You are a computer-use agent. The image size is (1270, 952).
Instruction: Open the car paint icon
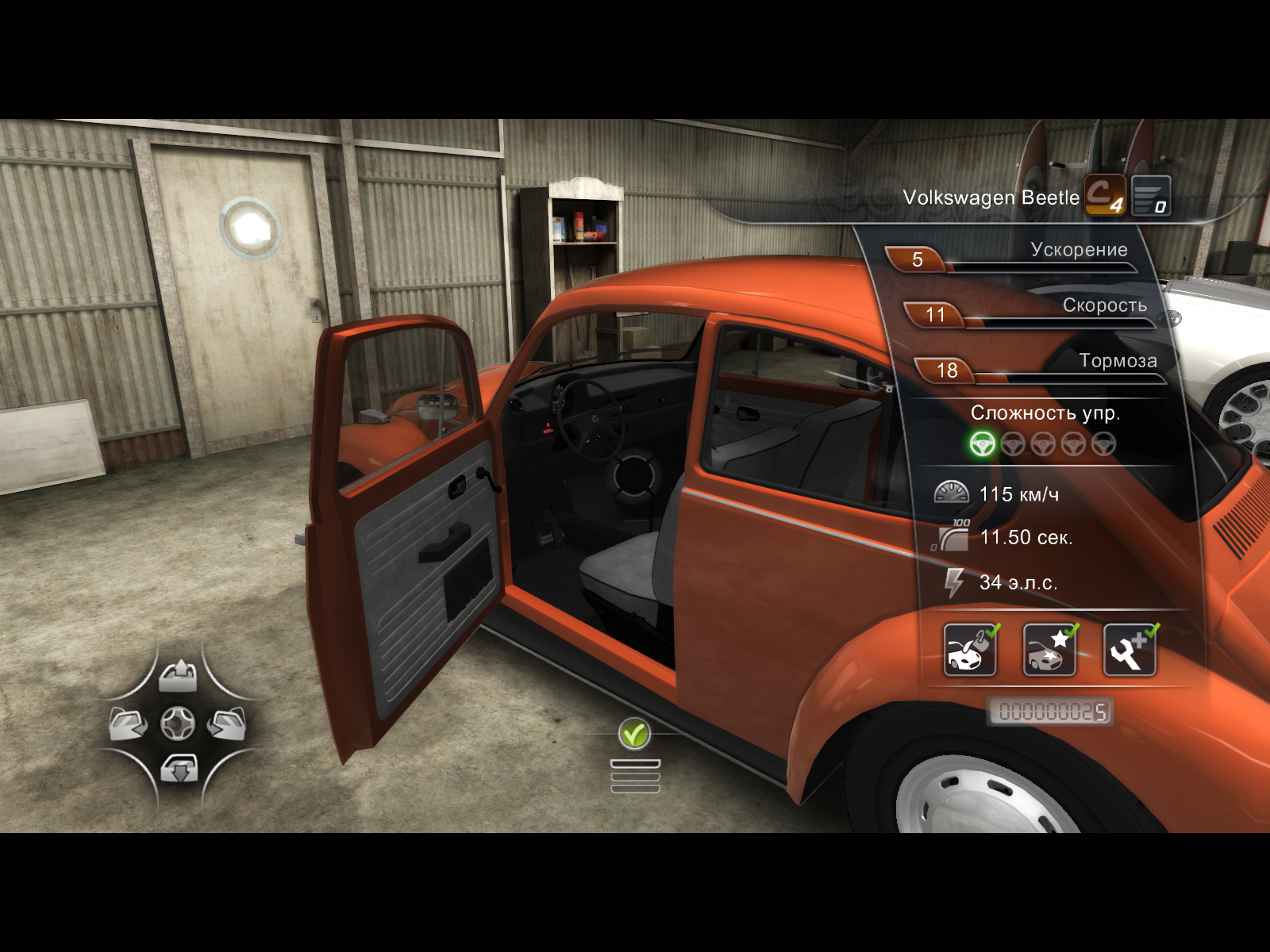[x=970, y=650]
